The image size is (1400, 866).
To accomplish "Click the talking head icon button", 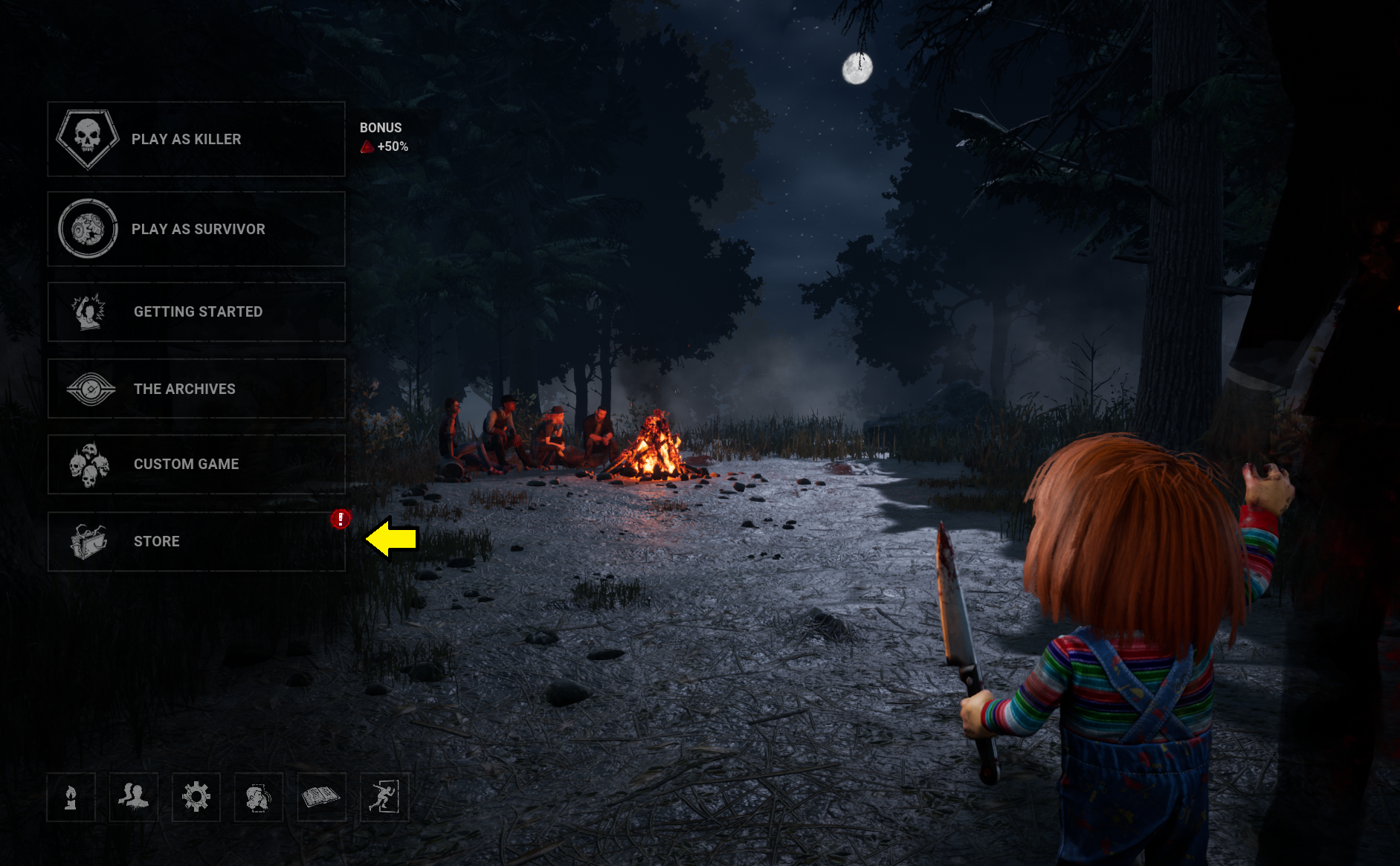I will pyautogui.click(x=259, y=798).
